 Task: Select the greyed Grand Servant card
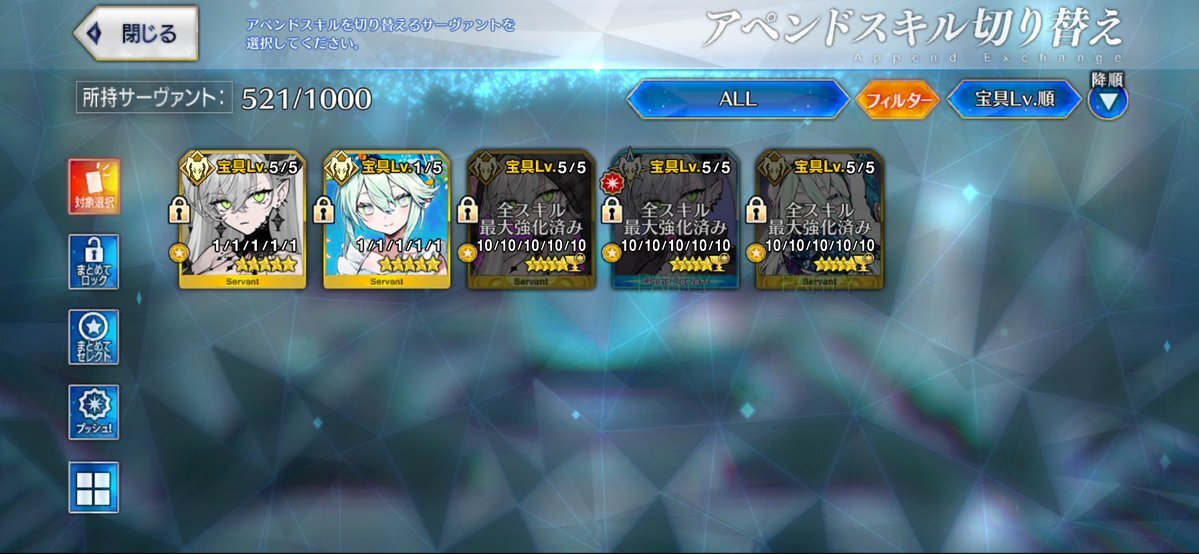pos(676,220)
